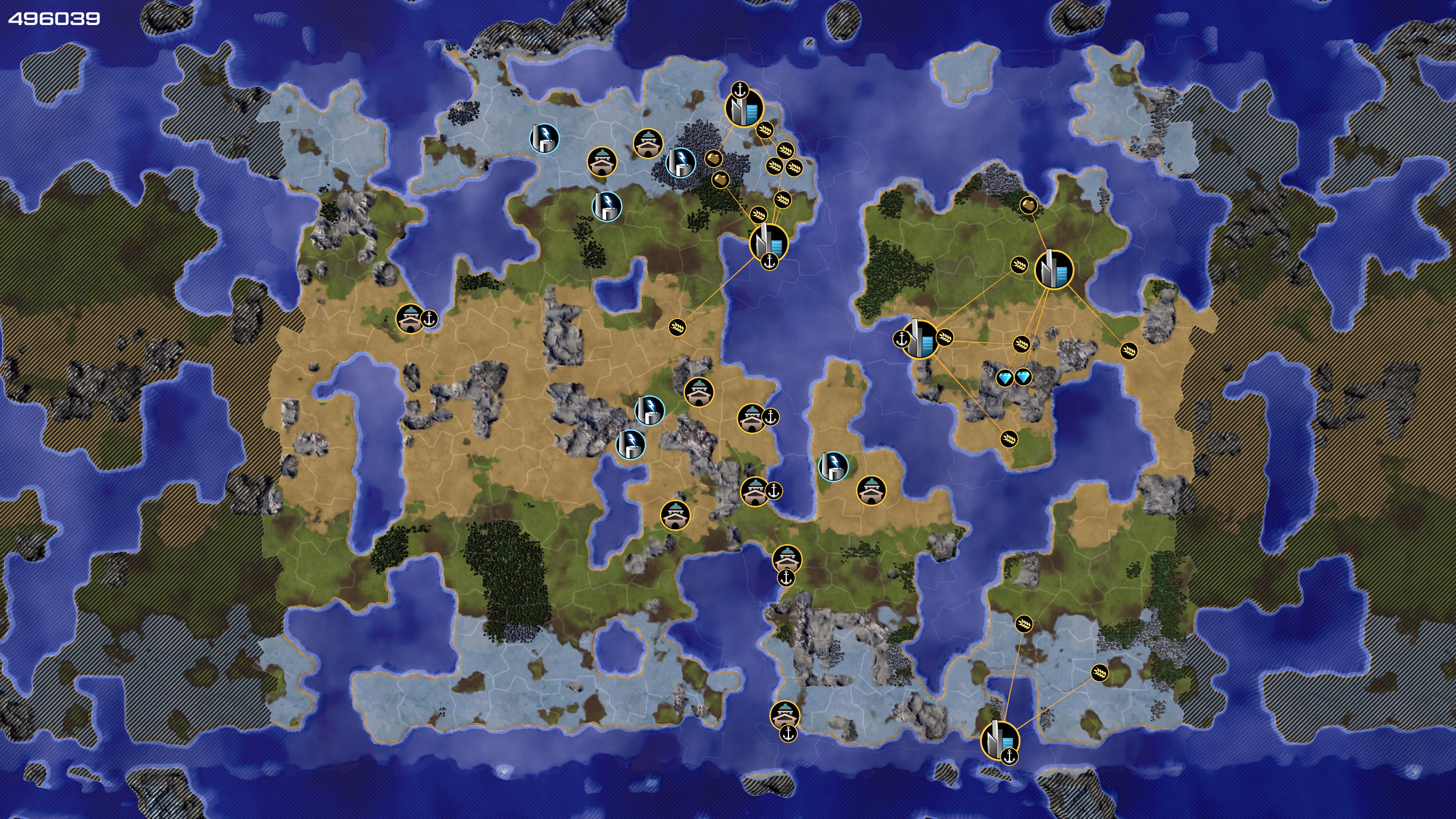
Task: Select the lone desert wheat marker linked to central city
Action: point(677,327)
